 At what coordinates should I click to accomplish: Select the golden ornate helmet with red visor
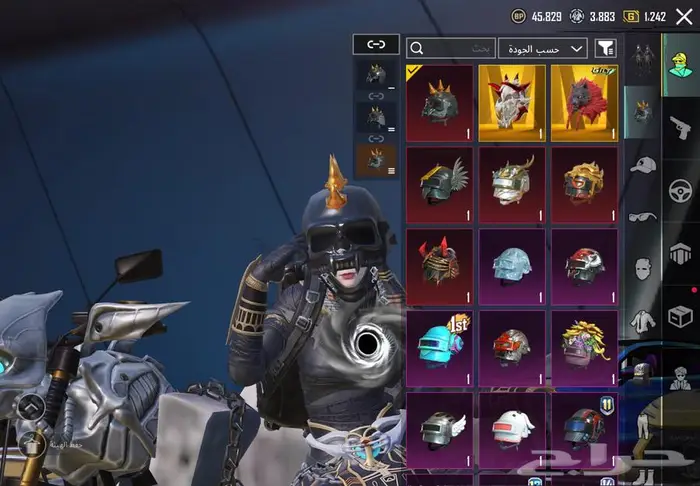tap(584, 185)
